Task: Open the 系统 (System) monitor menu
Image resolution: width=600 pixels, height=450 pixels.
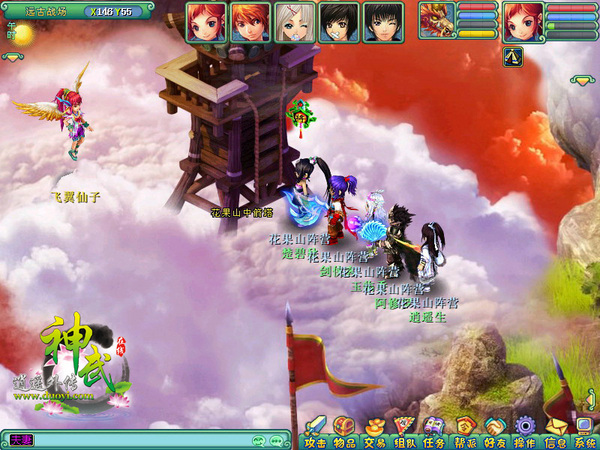Action: click(584, 430)
